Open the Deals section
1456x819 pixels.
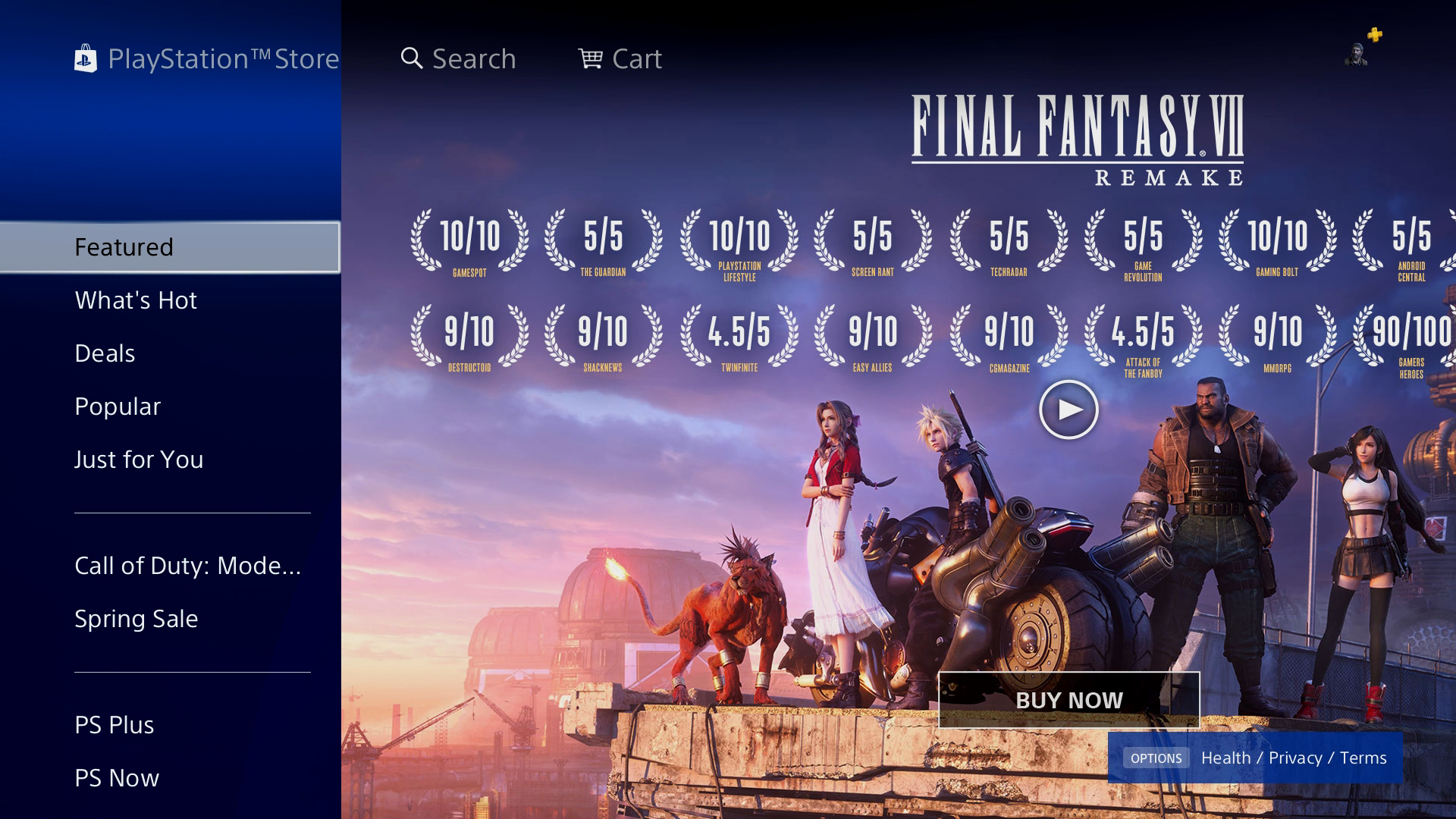pos(104,353)
